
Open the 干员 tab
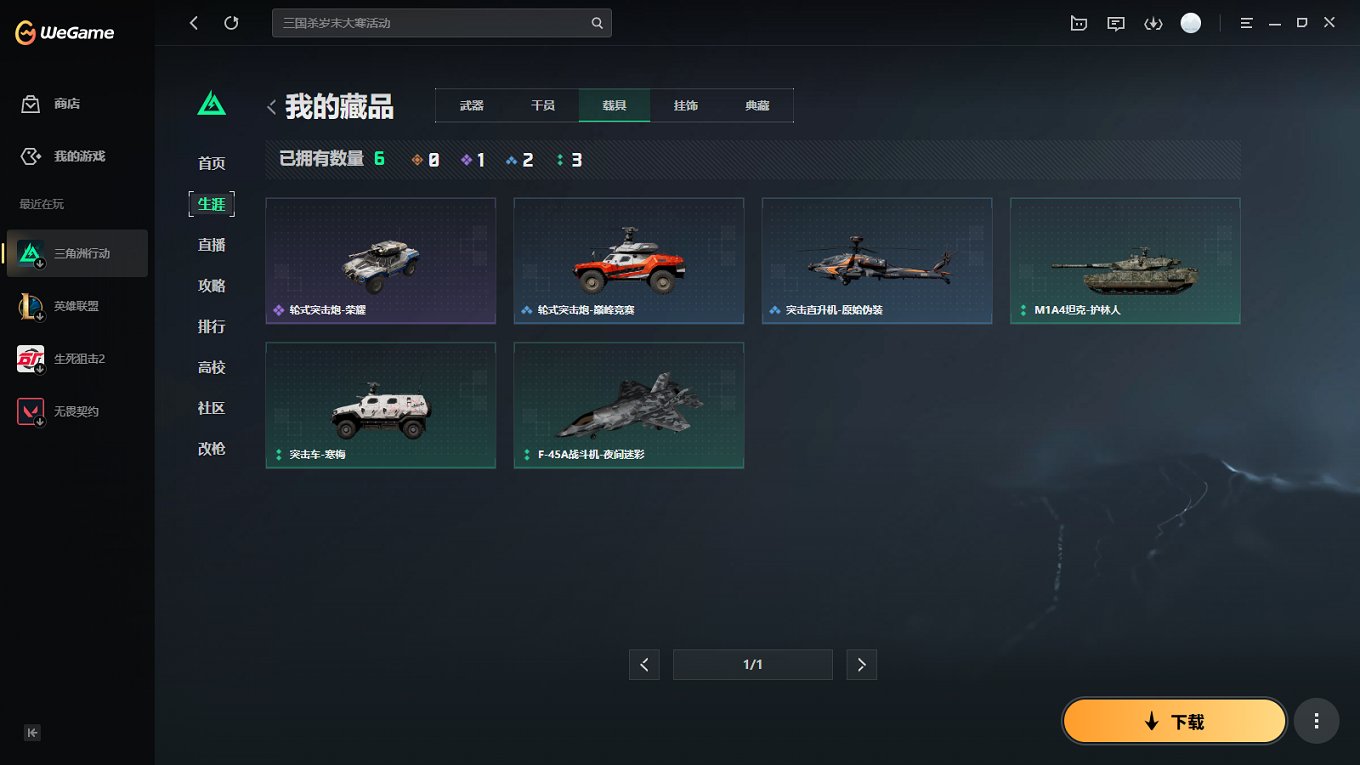coord(542,104)
